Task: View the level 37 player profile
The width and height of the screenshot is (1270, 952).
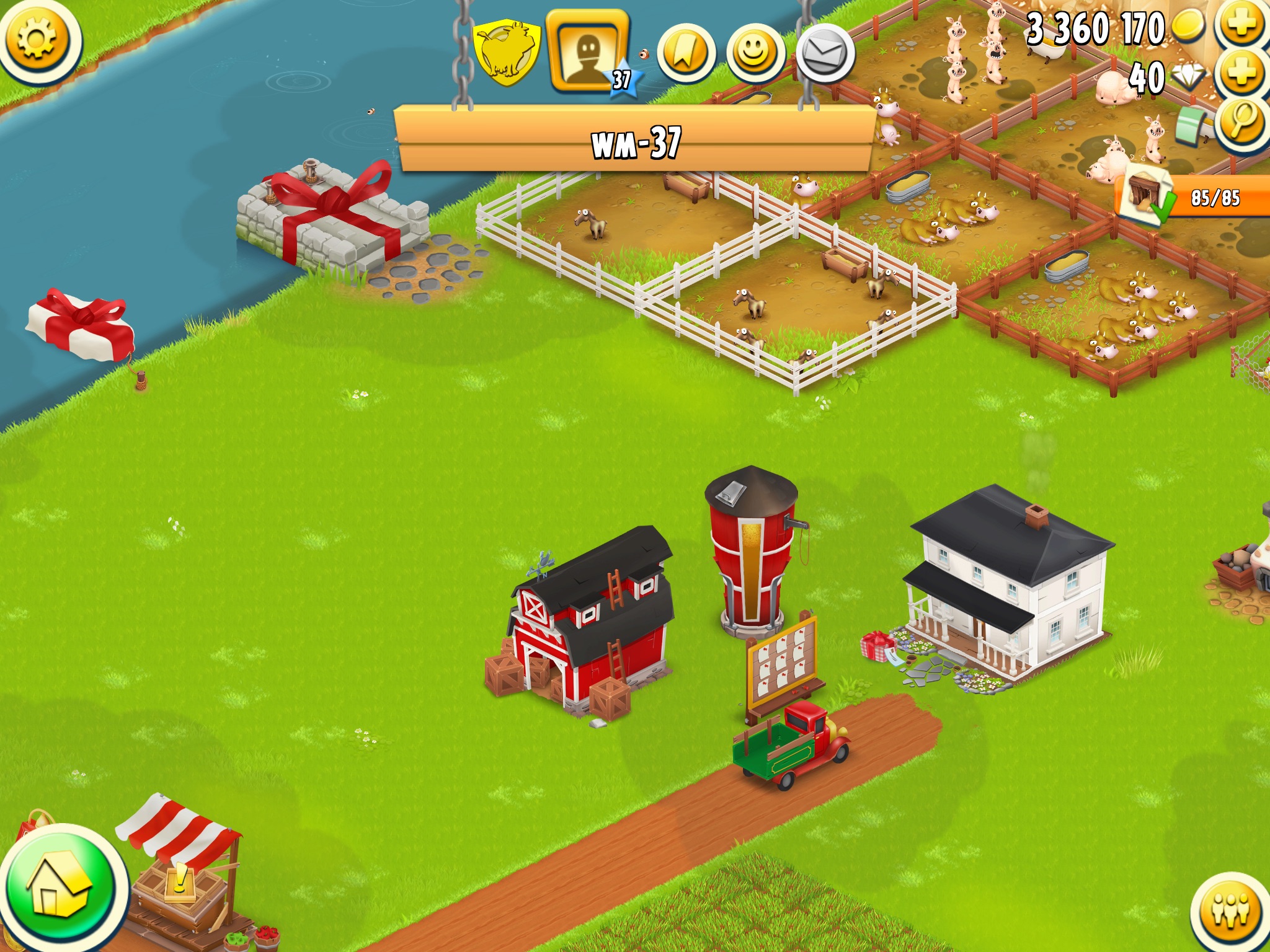Action: tap(588, 52)
